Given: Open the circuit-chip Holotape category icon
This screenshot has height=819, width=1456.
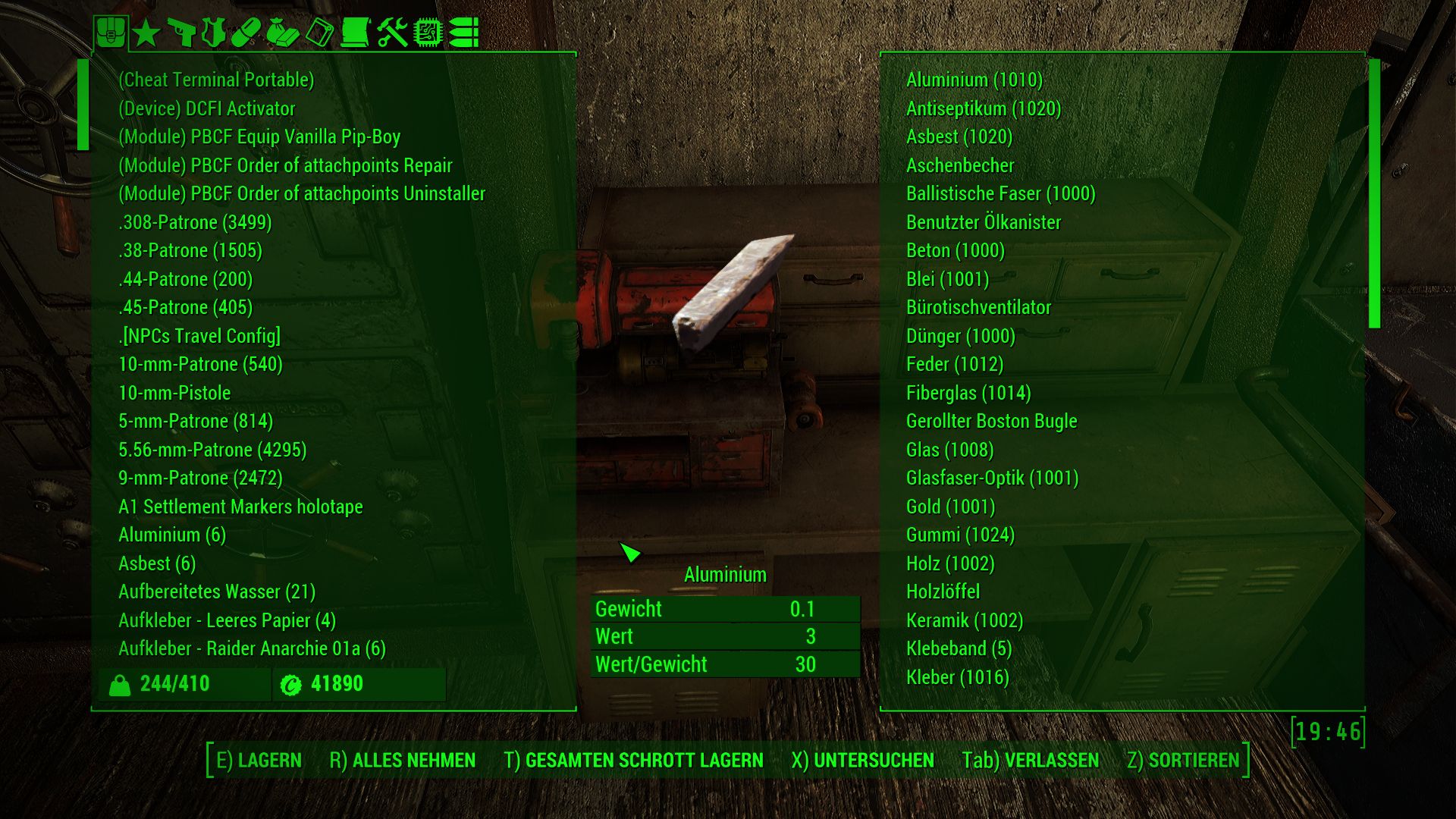Looking at the screenshot, I should click(x=428, y=33).
